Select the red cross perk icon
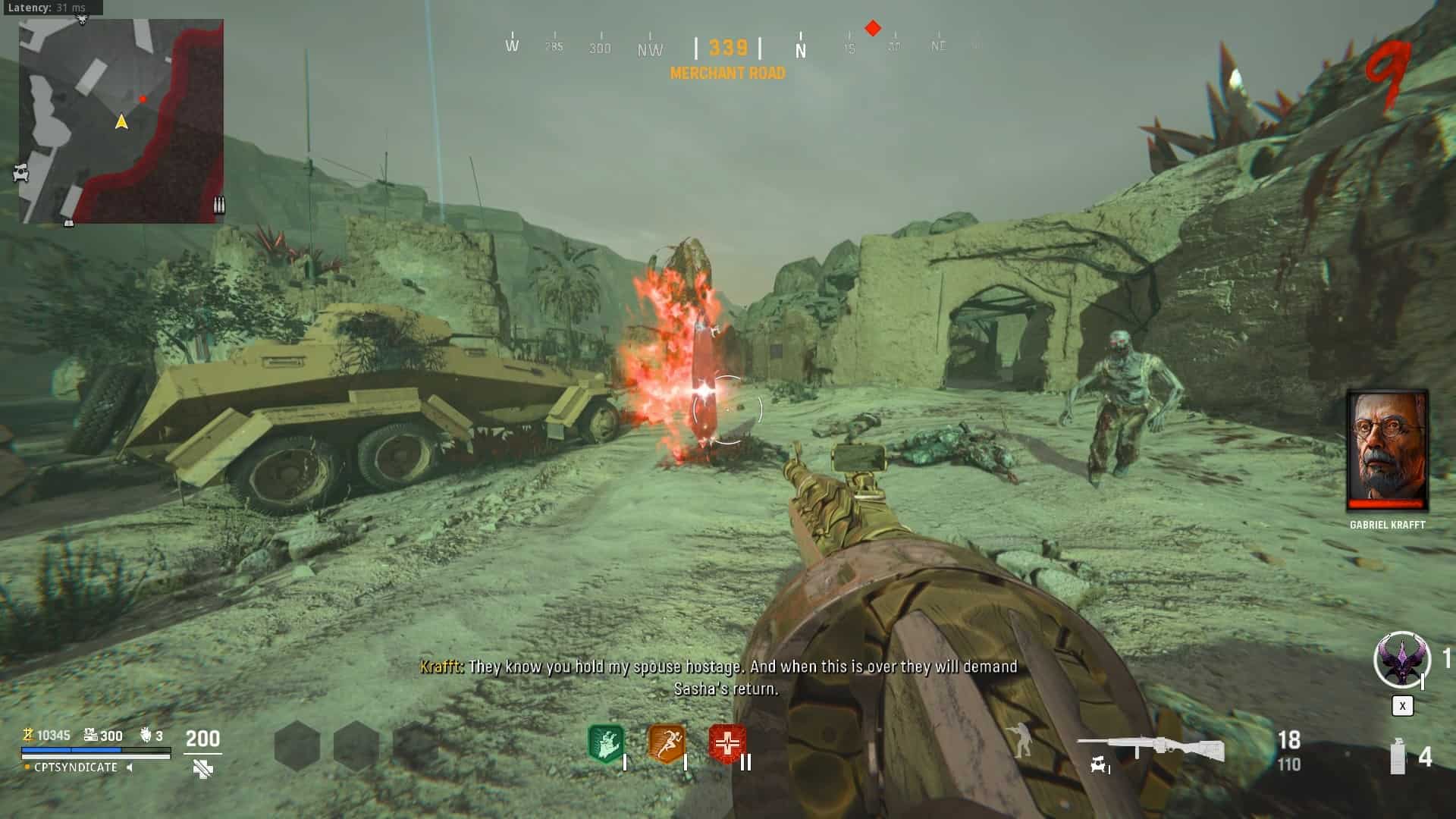The width and height of the screenshot is (1456, 819). click(x=727, y=743)
